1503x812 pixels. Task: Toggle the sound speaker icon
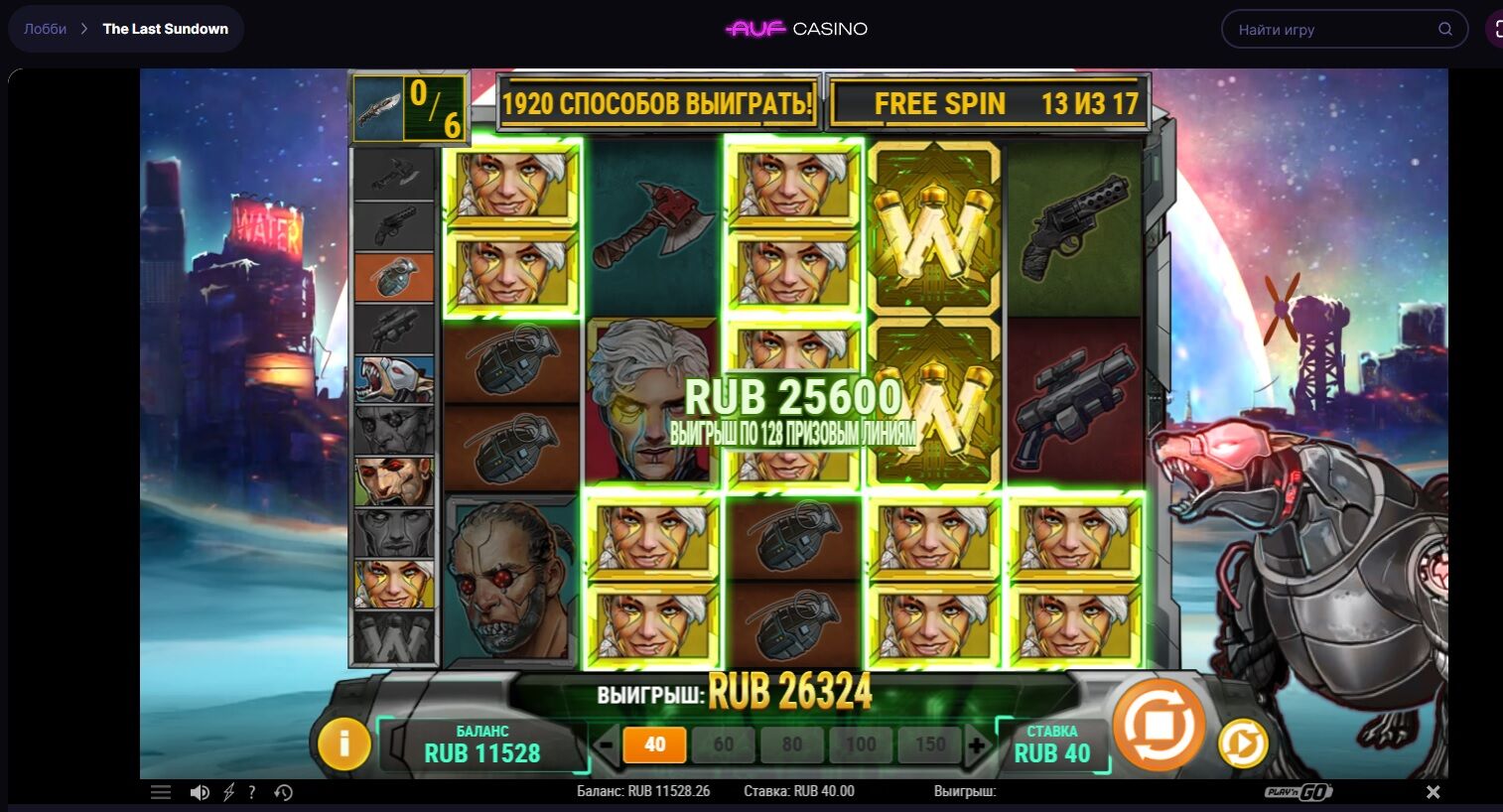click(x=200, y=792)
